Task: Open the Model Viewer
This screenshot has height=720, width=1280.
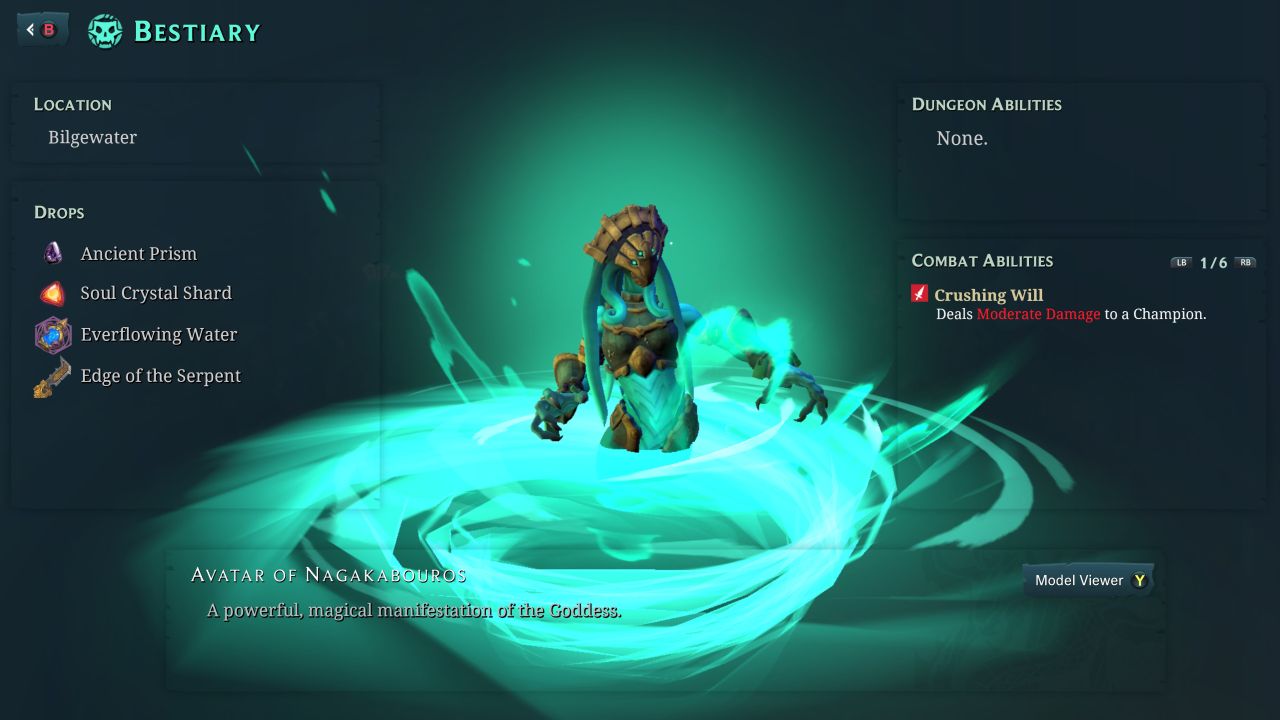Action: (1088, 580)
